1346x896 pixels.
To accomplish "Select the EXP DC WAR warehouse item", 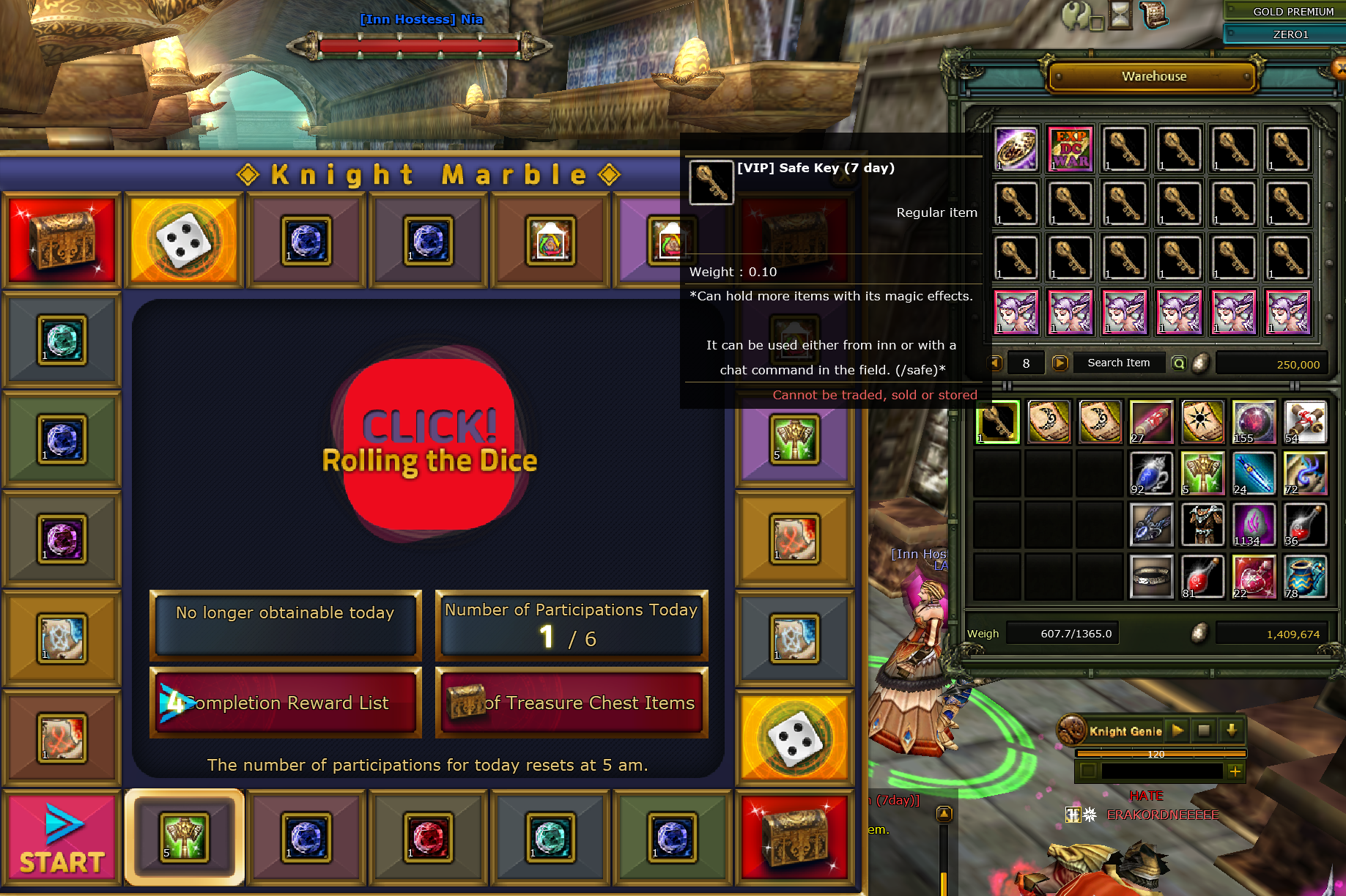I will (x=1070, y=149).
